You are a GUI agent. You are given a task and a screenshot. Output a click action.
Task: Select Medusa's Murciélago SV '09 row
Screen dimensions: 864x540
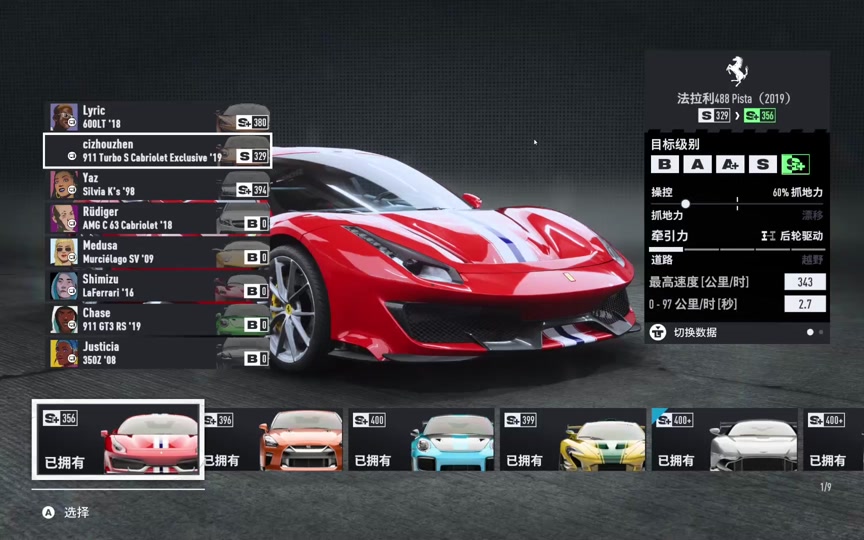157,252
